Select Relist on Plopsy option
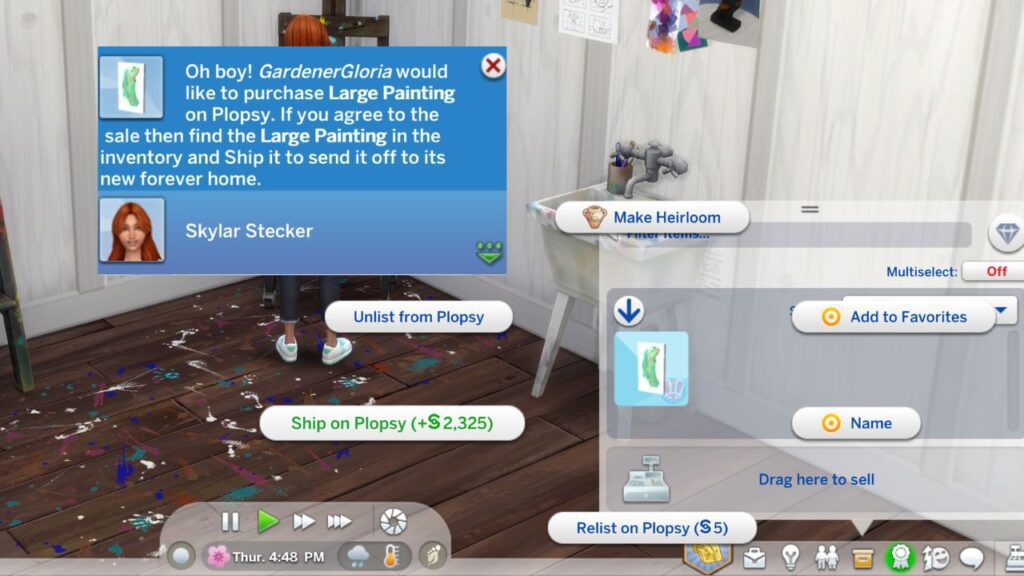The width and height of the screenshot is (1024, 576). coord(651,528)
